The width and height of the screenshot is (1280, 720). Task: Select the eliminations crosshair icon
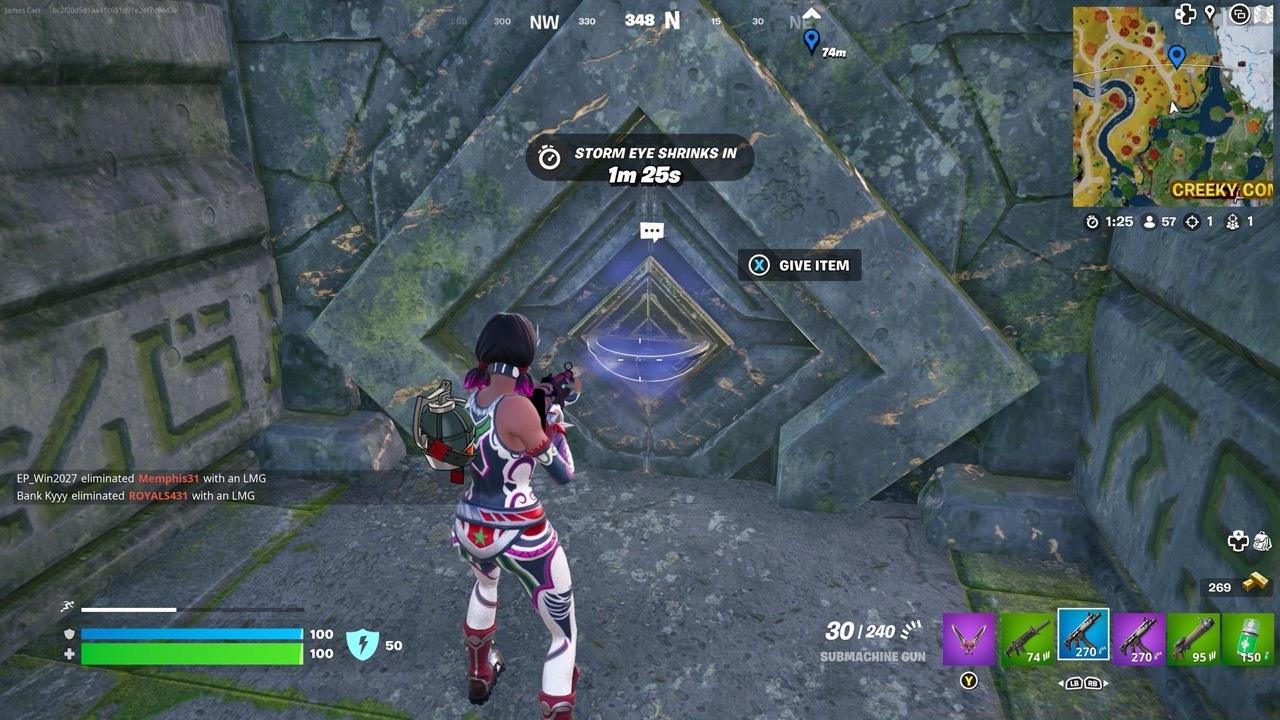1190,221
